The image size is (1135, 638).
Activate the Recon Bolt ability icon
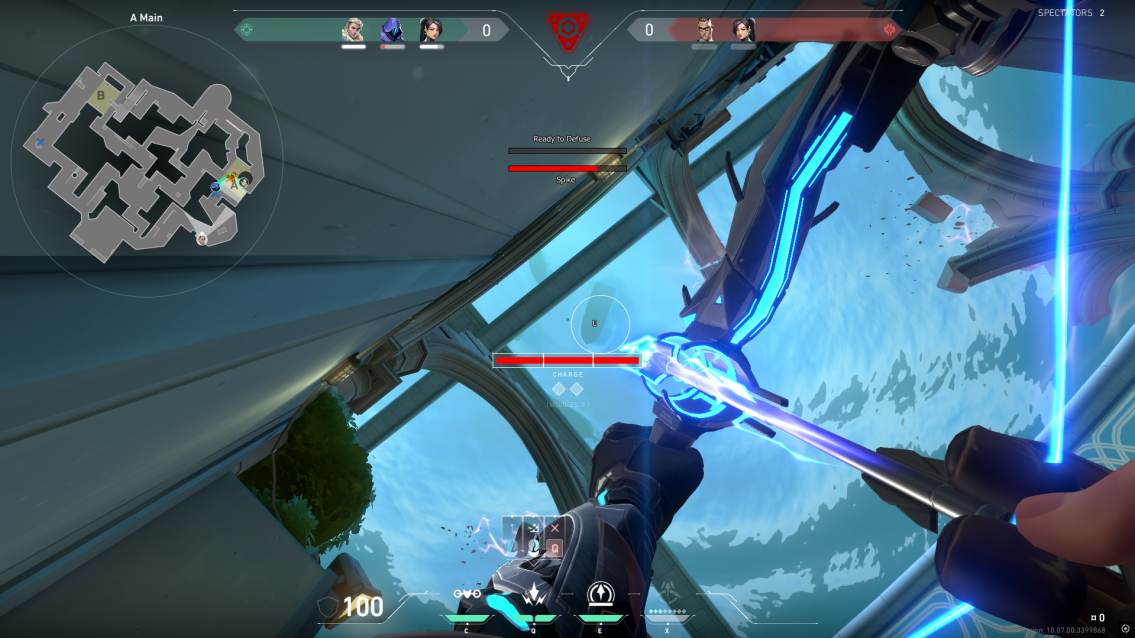(x=601, y=594)
